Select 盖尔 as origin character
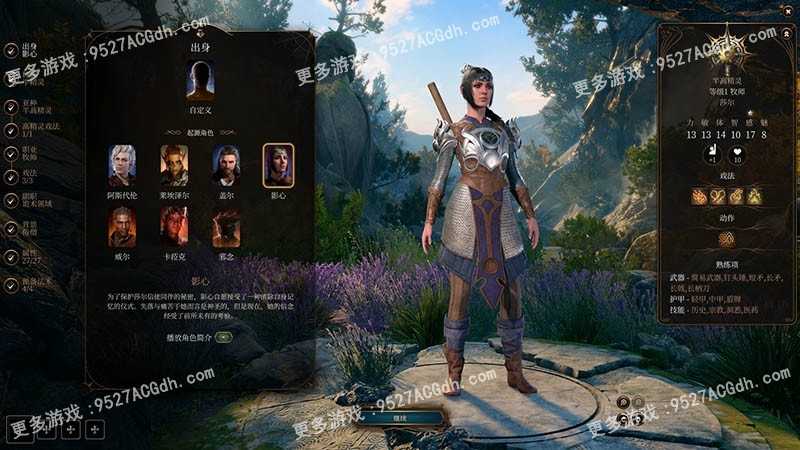Image resolution: width=800 pixels, height=450 pixels. (x=226, y=166)
